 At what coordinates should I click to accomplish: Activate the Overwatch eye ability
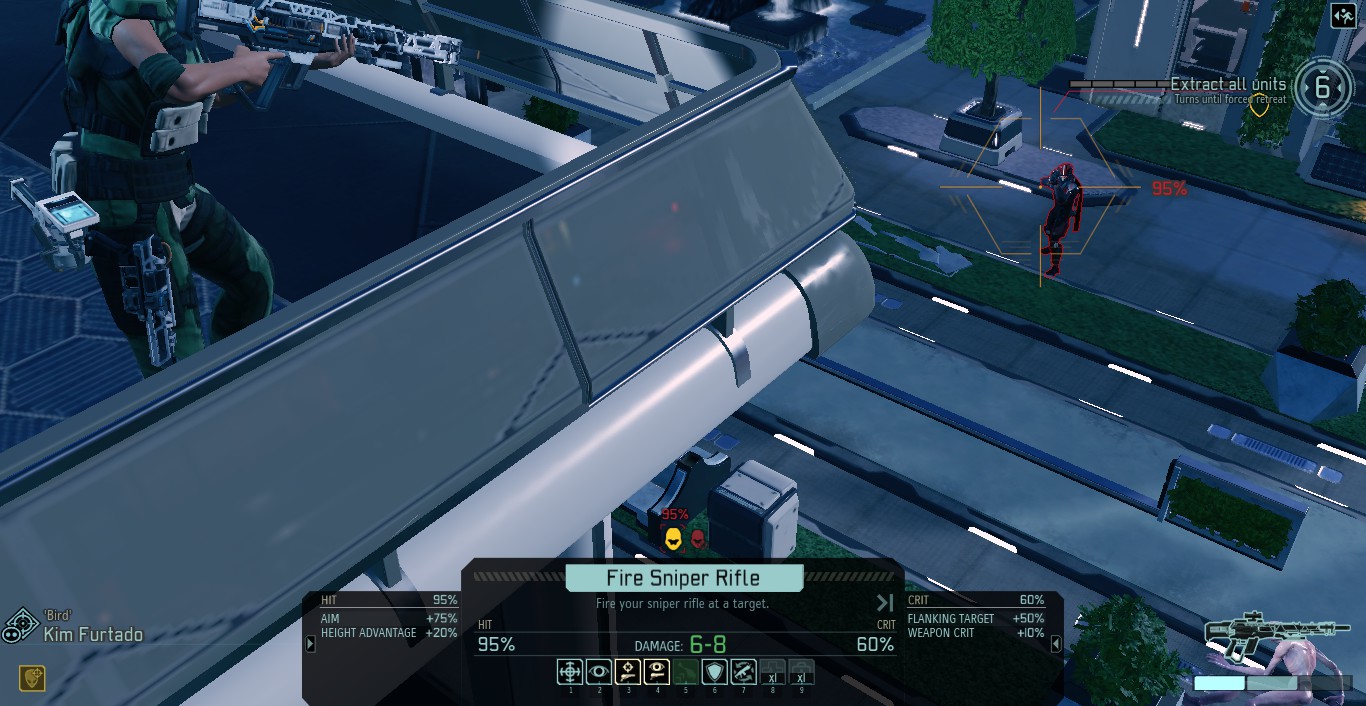[599, 672]
